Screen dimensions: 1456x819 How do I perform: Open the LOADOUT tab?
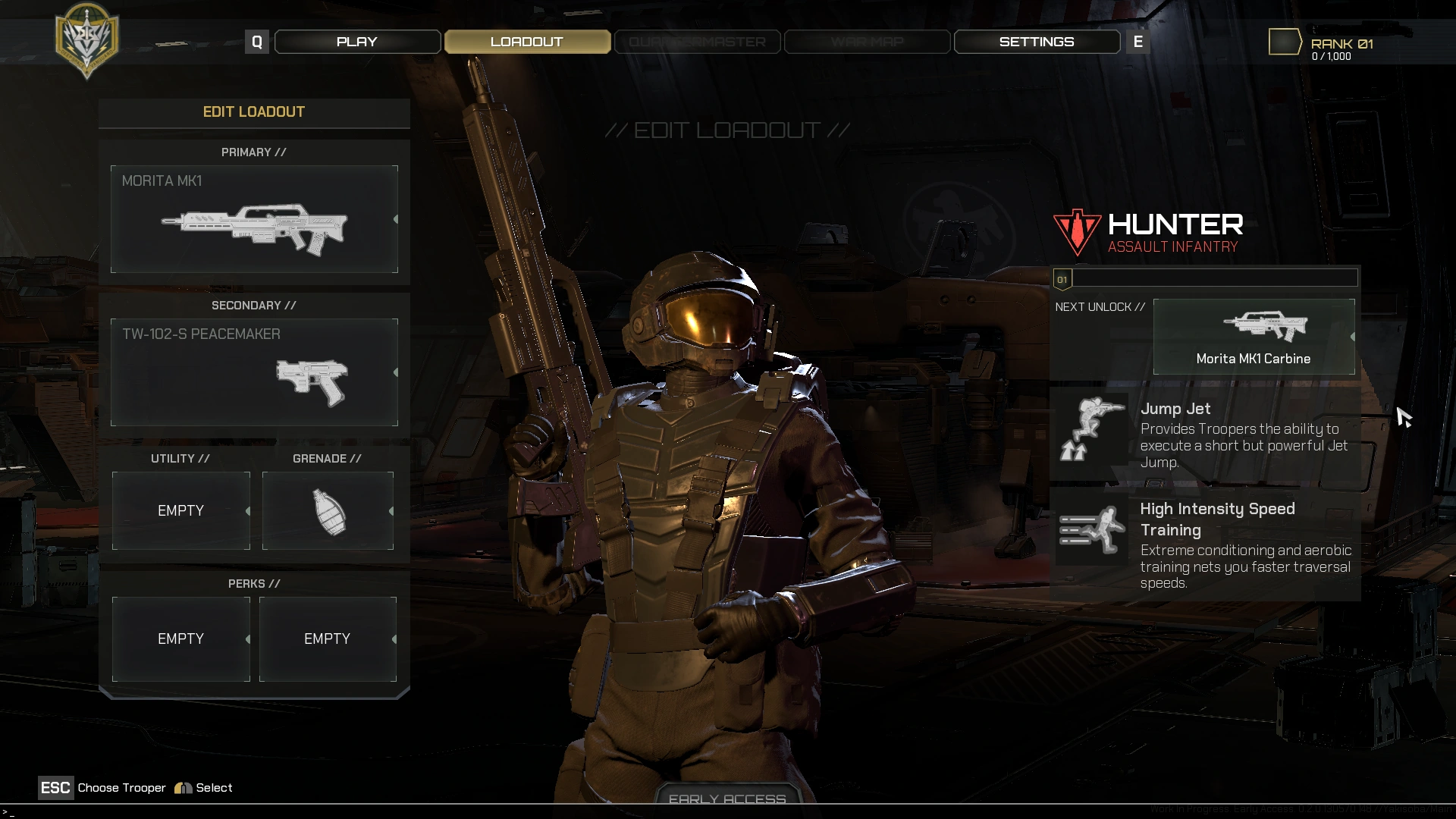(527, 42)
